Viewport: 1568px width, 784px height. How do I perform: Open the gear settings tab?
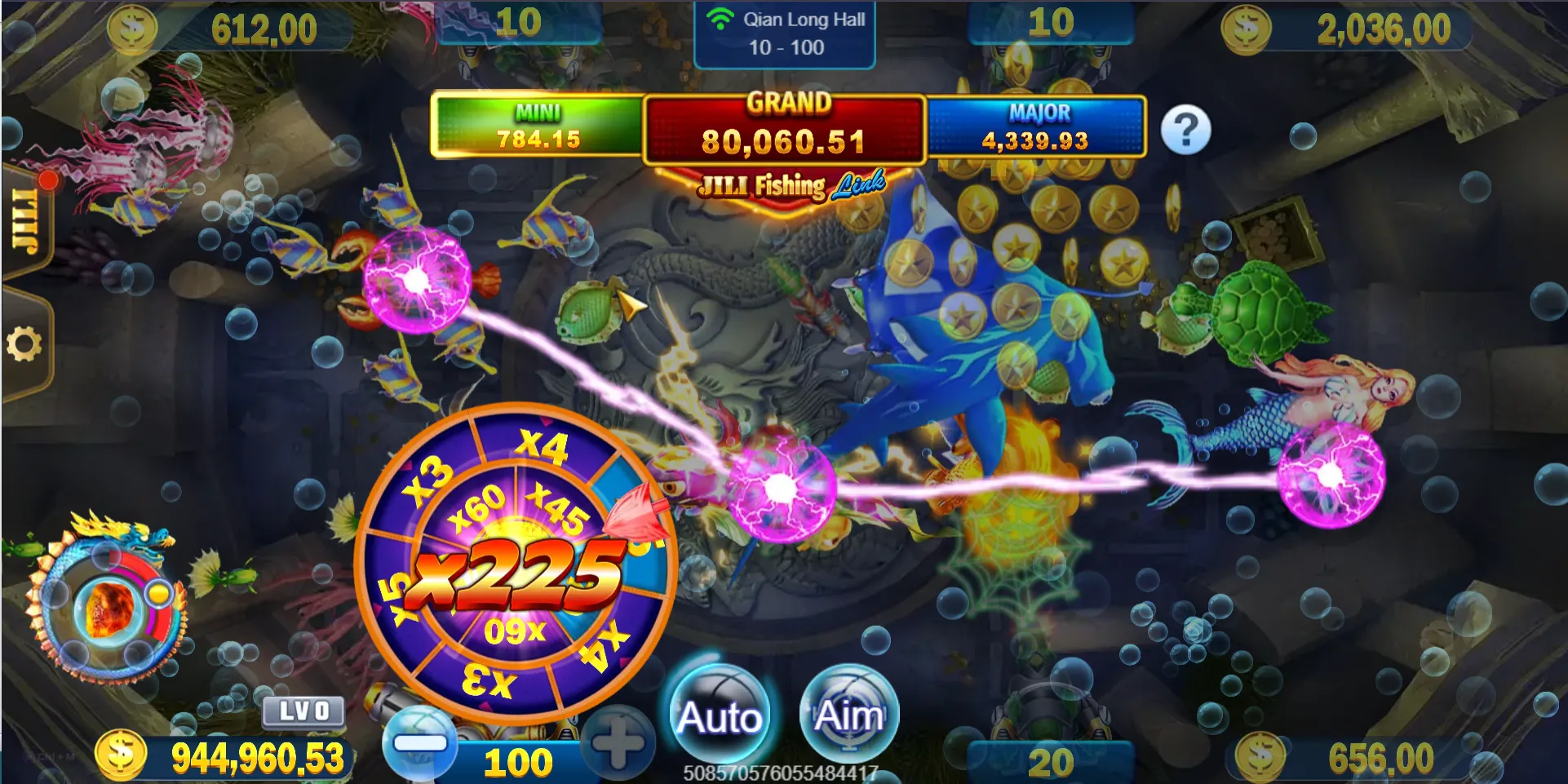[24, 344]
